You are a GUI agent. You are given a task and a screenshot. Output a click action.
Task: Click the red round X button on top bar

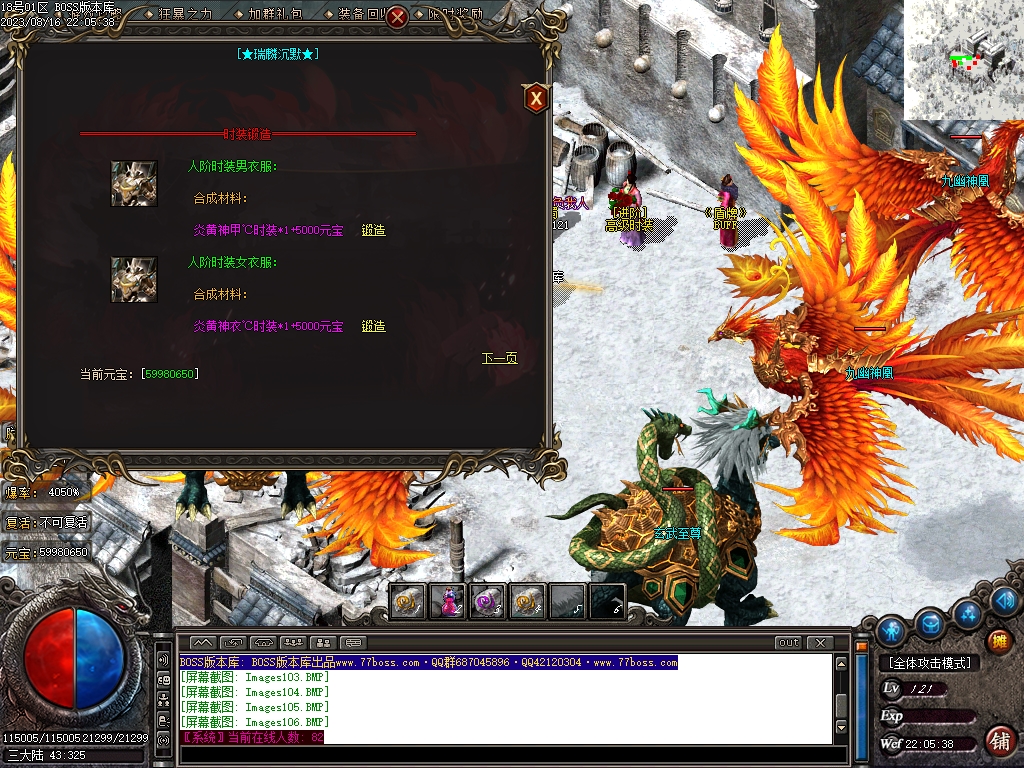(397, 16)
